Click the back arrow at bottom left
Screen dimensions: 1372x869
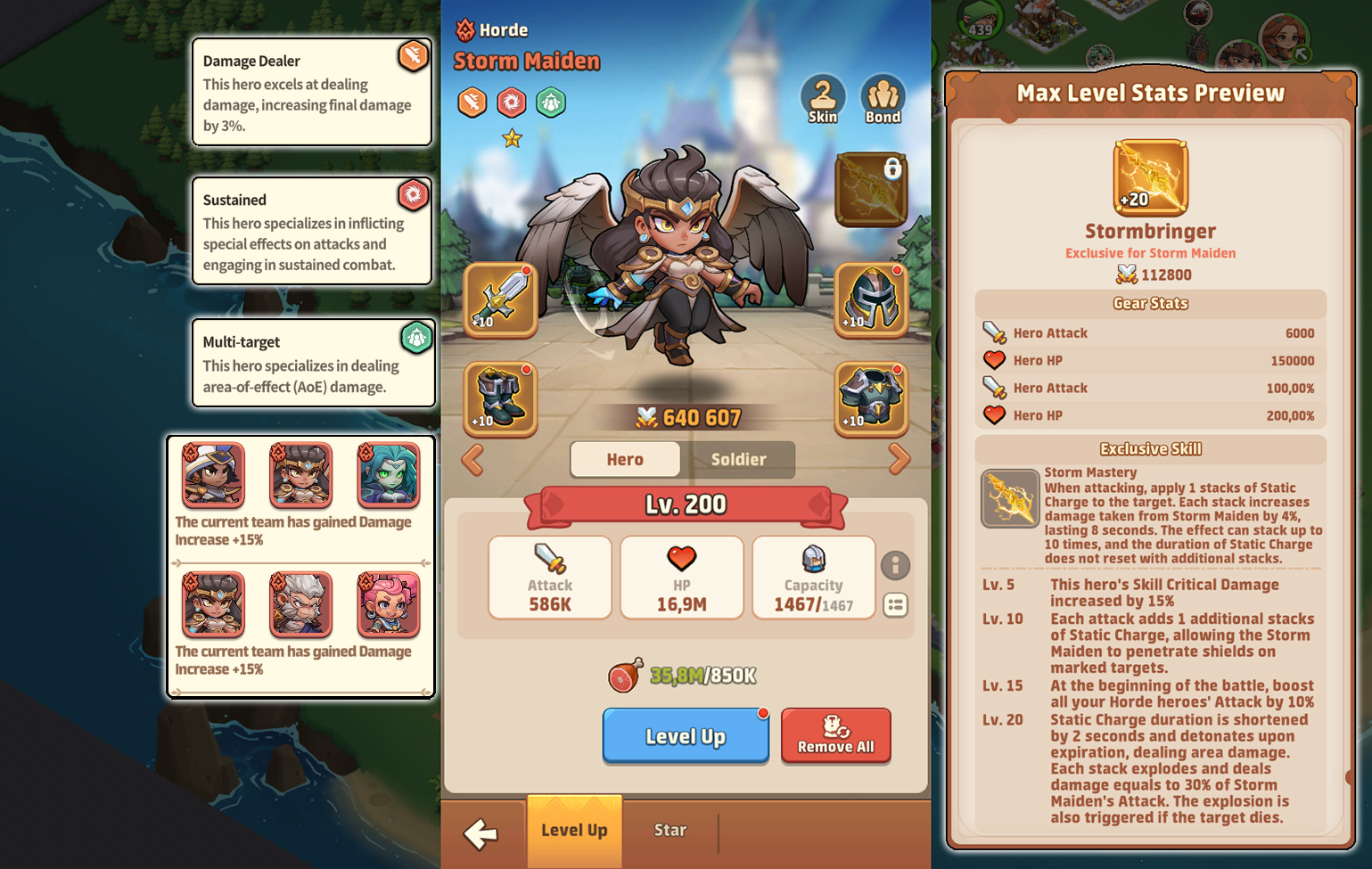click(x=481, y=831)
